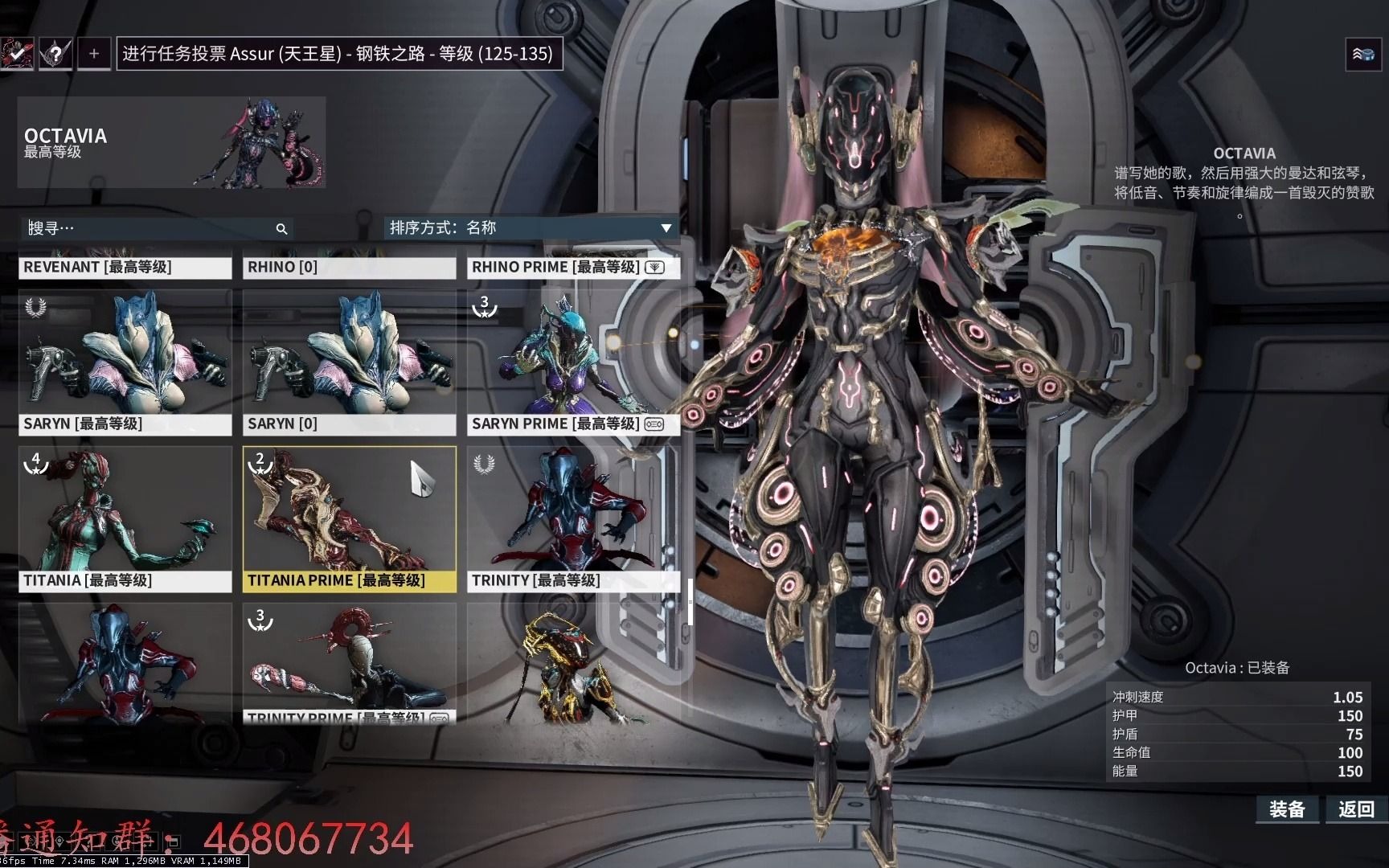Click the 返回 back button
Image resolution: width=1389 pixels, height=868 pixels.
[x=1356, y=809]
